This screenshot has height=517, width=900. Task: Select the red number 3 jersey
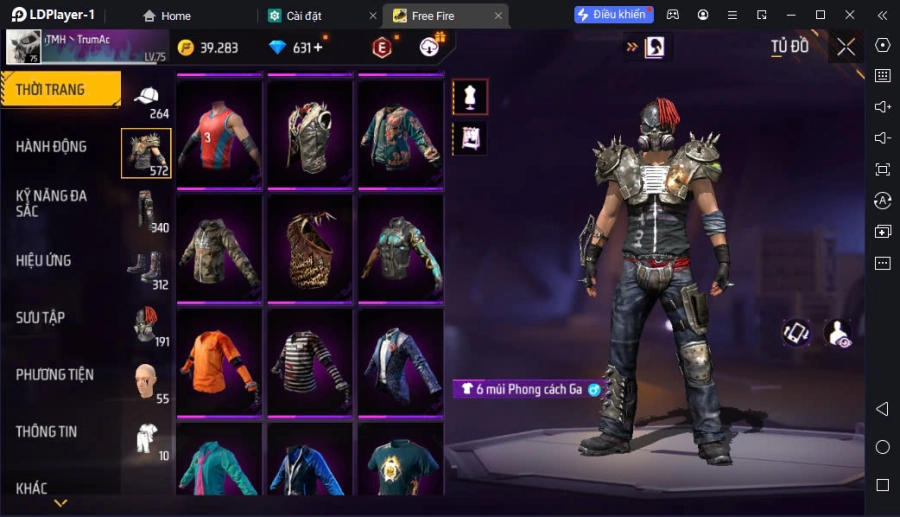[219, 133]
